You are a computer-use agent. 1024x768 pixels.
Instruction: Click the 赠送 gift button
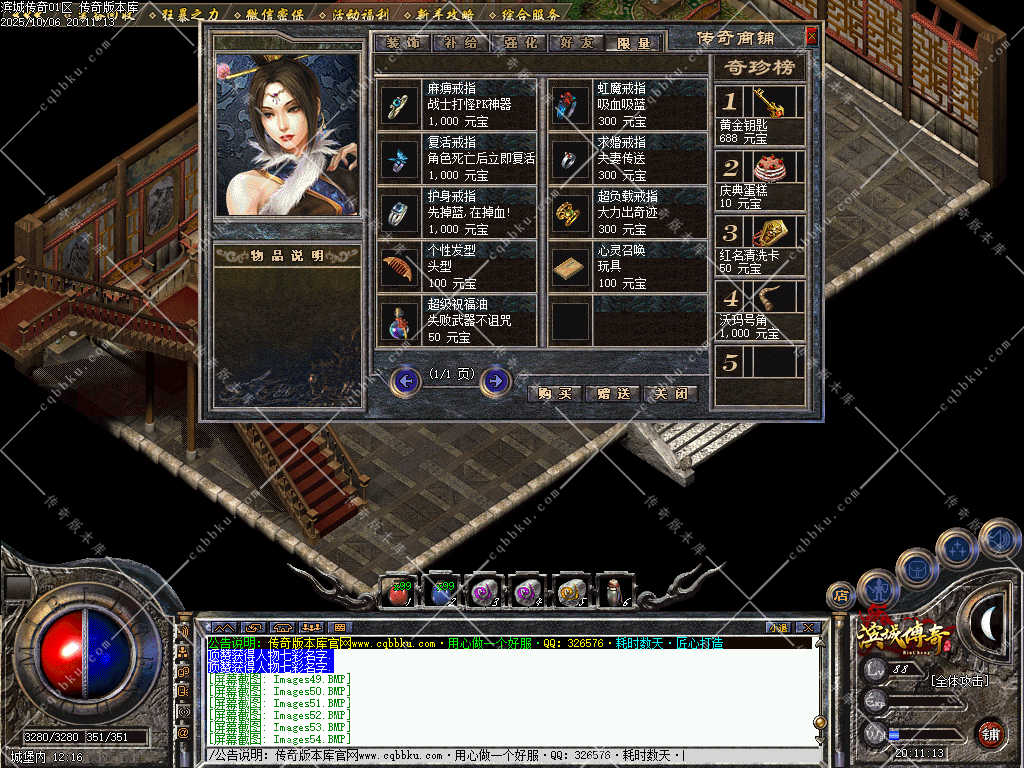coord(612,393)
